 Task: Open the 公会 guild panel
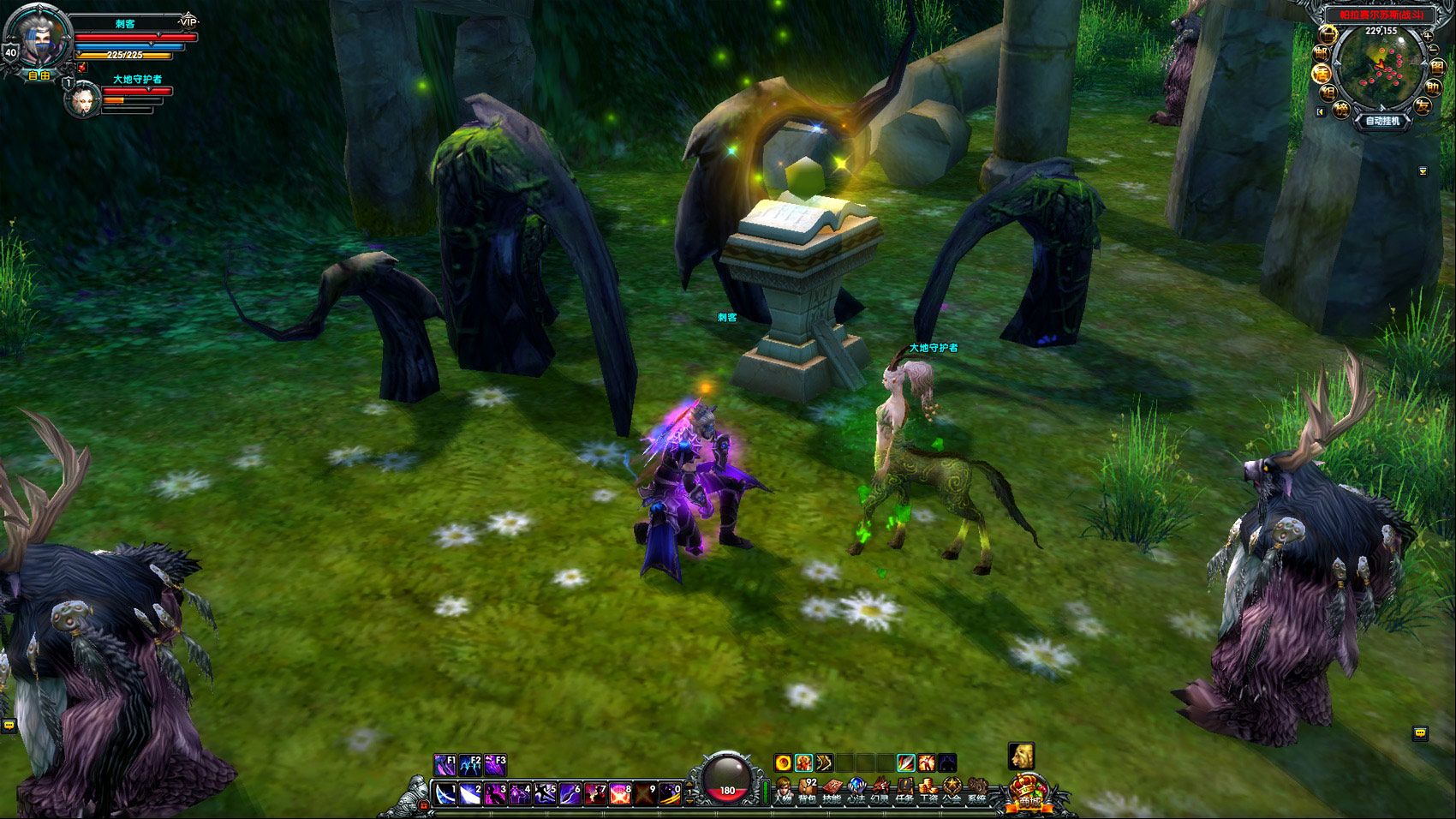tap(952, 791)
